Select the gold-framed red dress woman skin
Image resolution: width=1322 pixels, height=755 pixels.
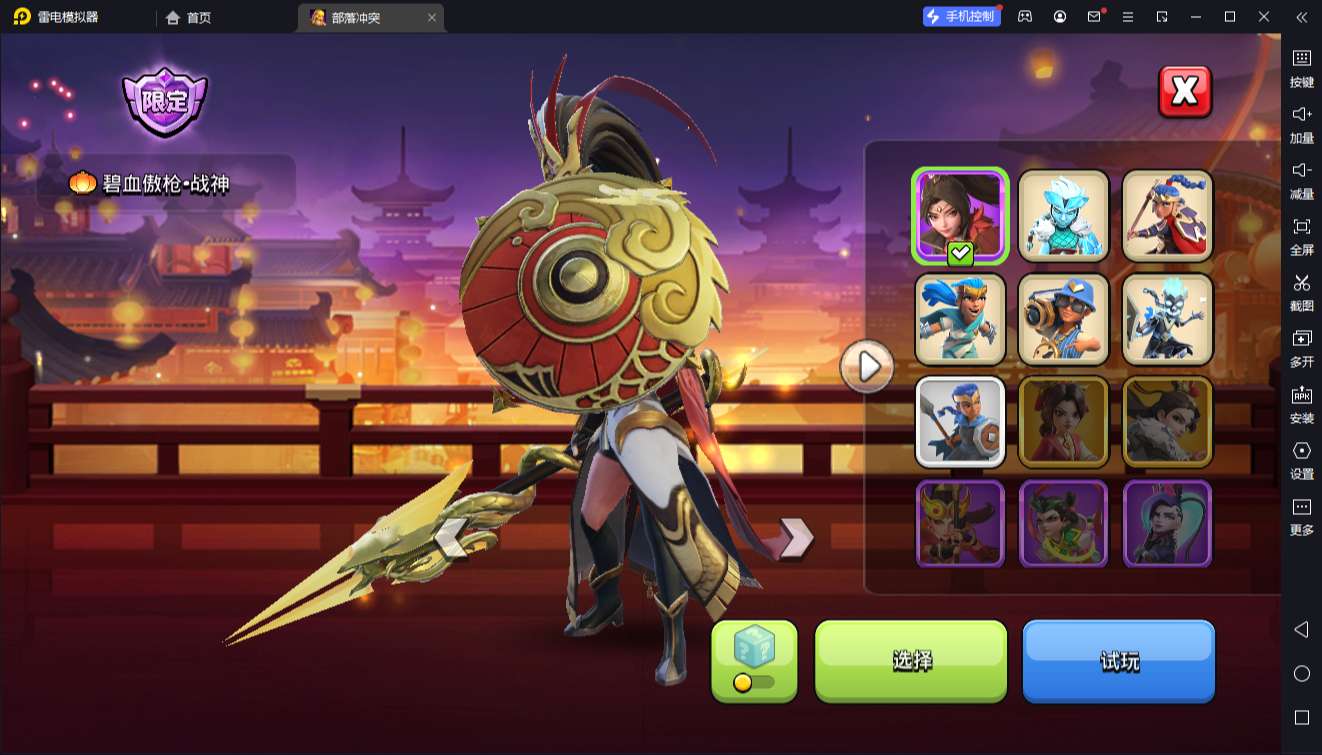(x=1064, y=422)
